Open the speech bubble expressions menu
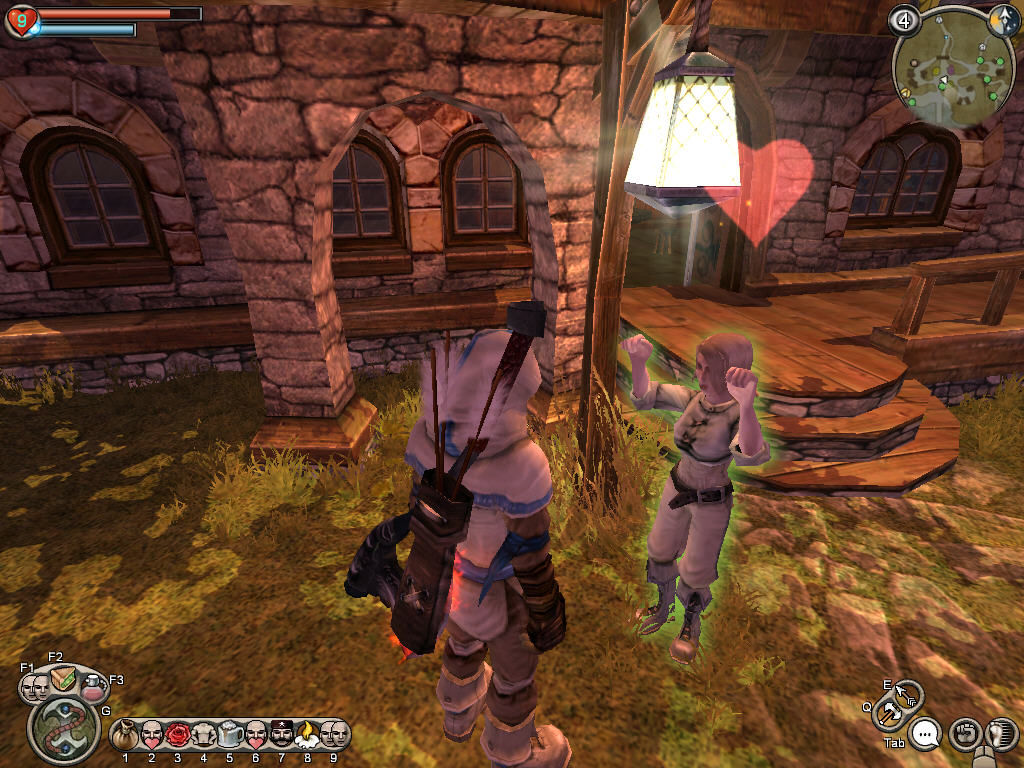The height and width of the screenshot is (768, 1024). [x=926, y=735]
